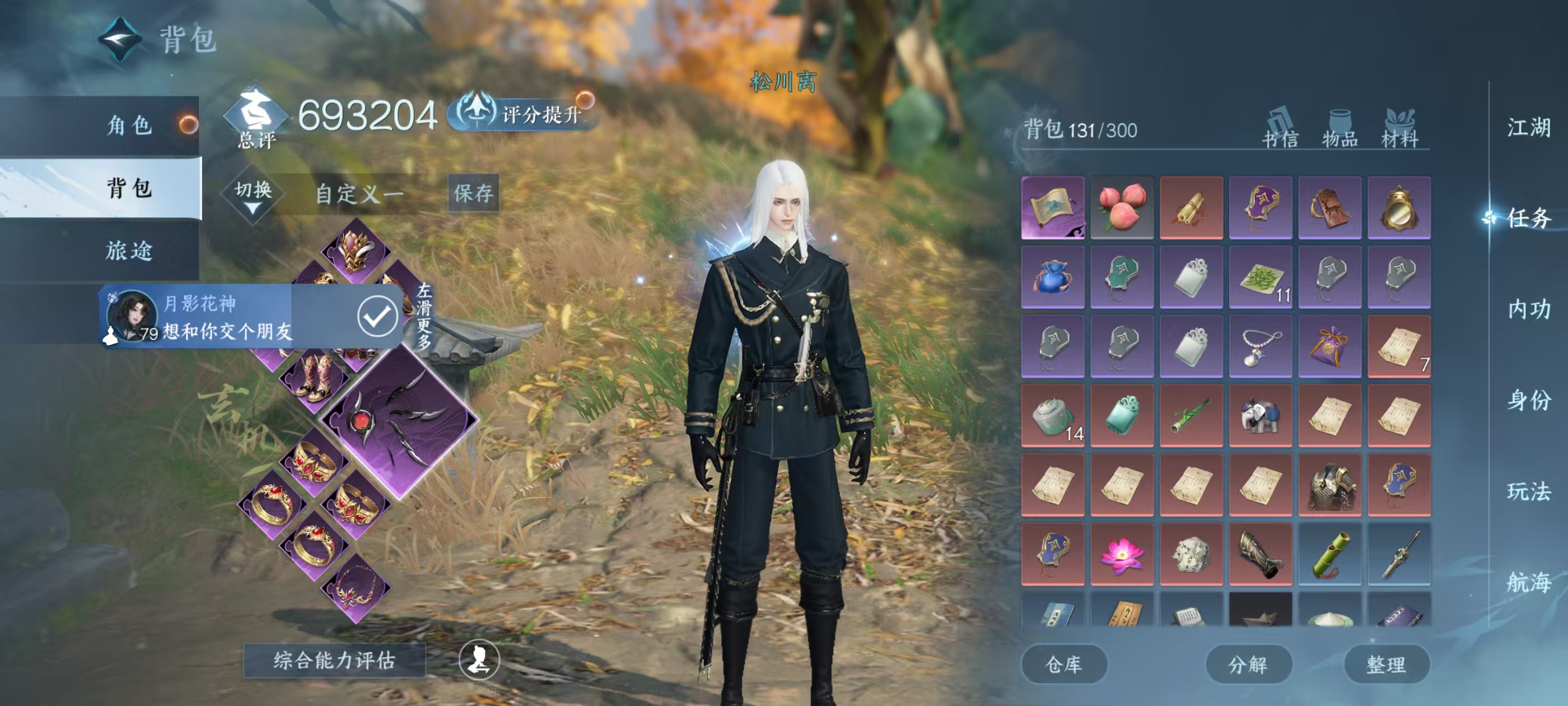1568x706 pixels.
Task: Open 综合能力评估 evaluation
Action: pyautogui.click(x=334, y=659)
